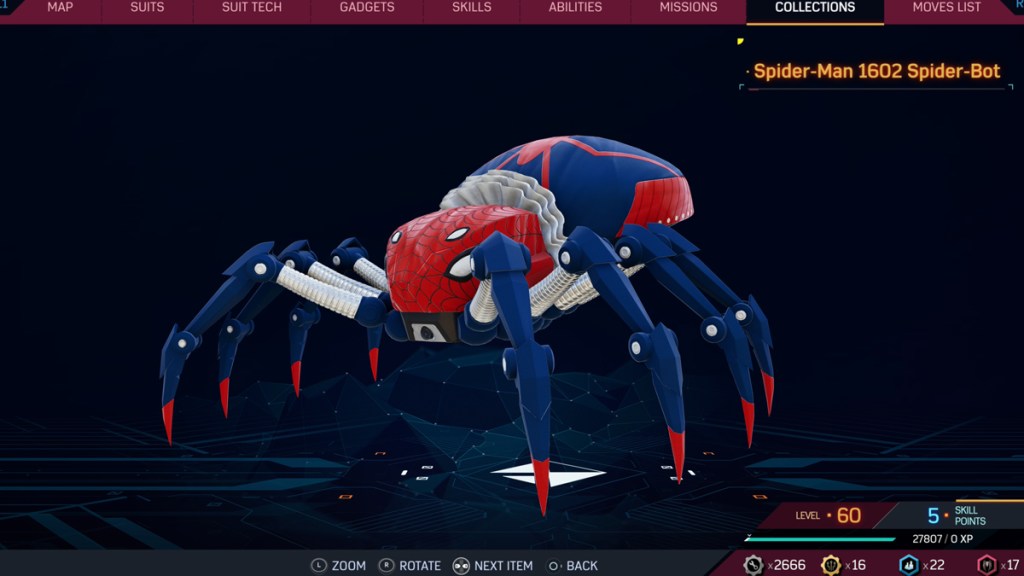The image size is (1024, 576).
Task: Switch to the Suits tab
Action: tap(147, 8)
